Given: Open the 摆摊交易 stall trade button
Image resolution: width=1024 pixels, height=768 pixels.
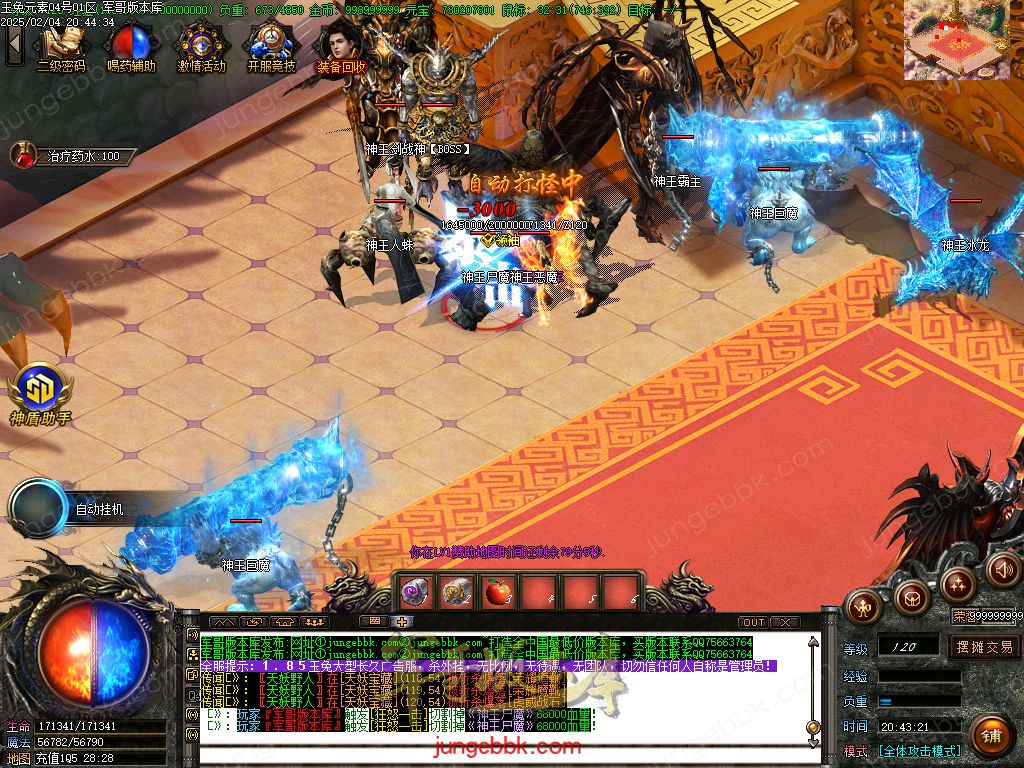Looking at the screenshot, I should (x=984, y=647).
